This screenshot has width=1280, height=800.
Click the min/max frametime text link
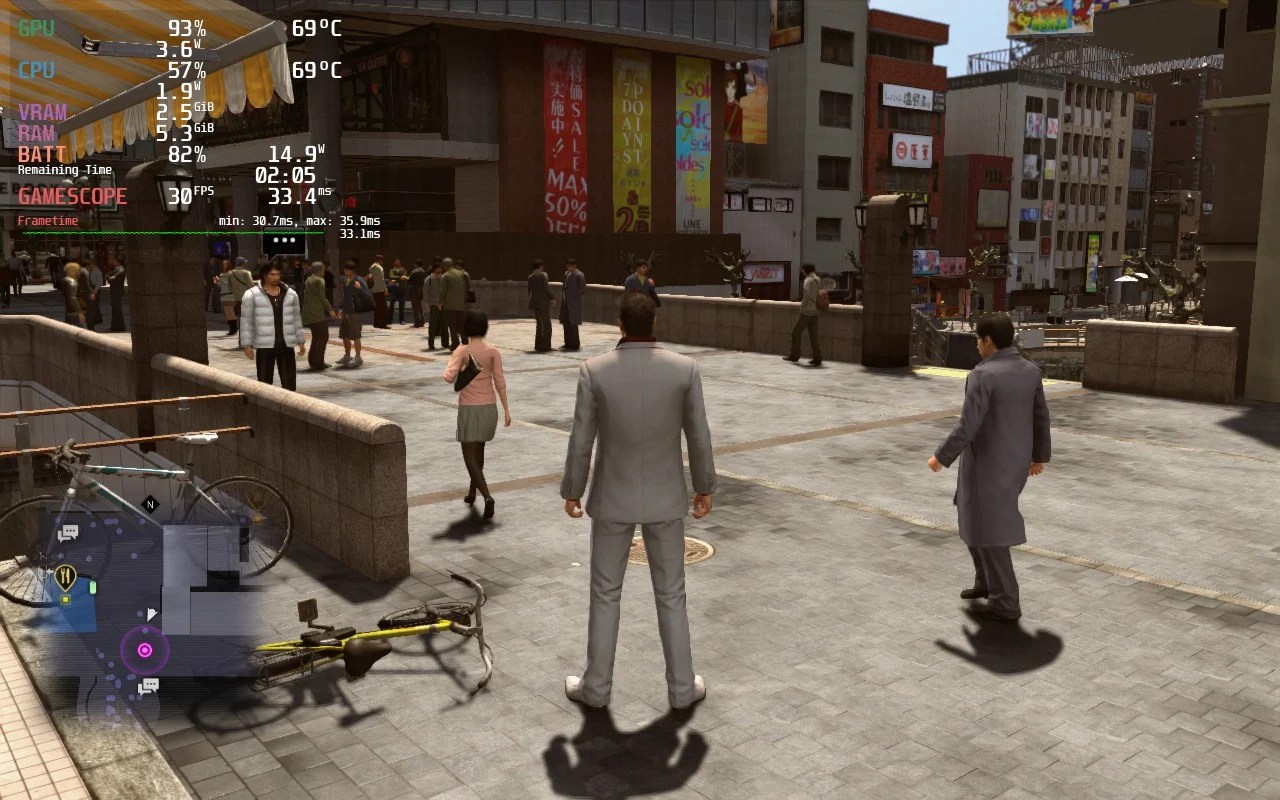(298, 219)
